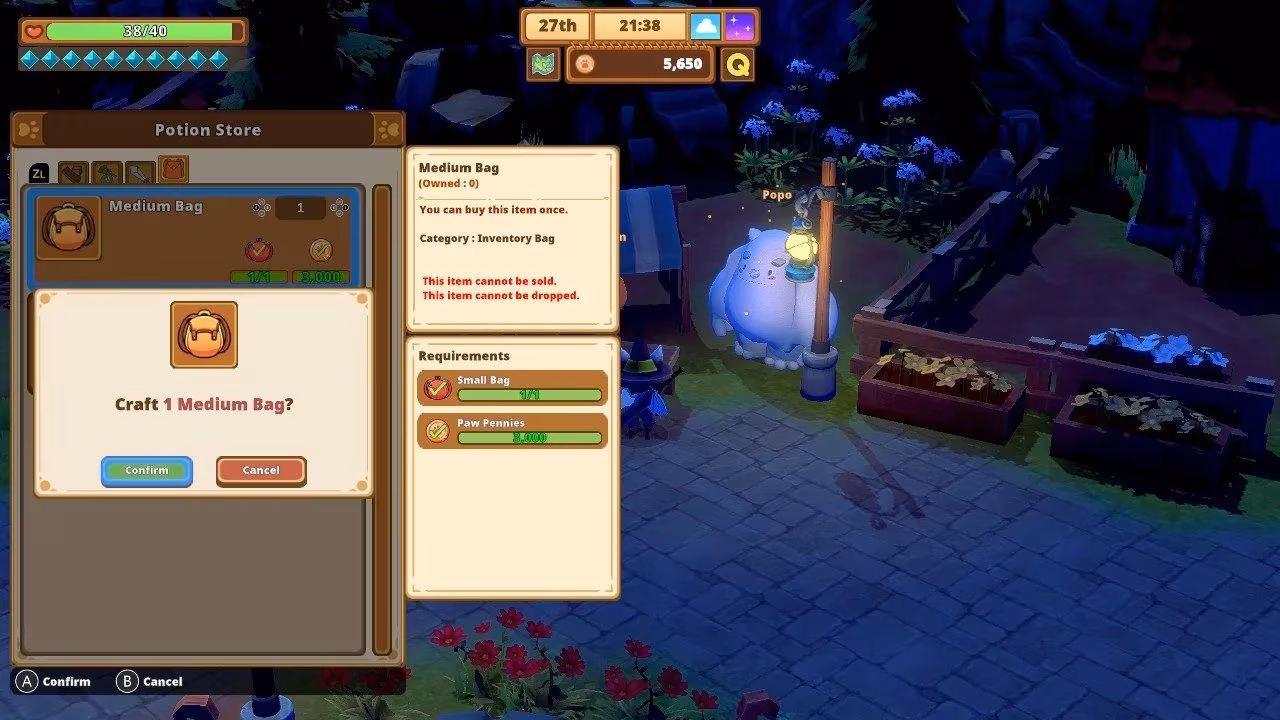Open the world map icon
Image resolution: width=1280 pixels, height=720 pixels.
pos(543,64)
